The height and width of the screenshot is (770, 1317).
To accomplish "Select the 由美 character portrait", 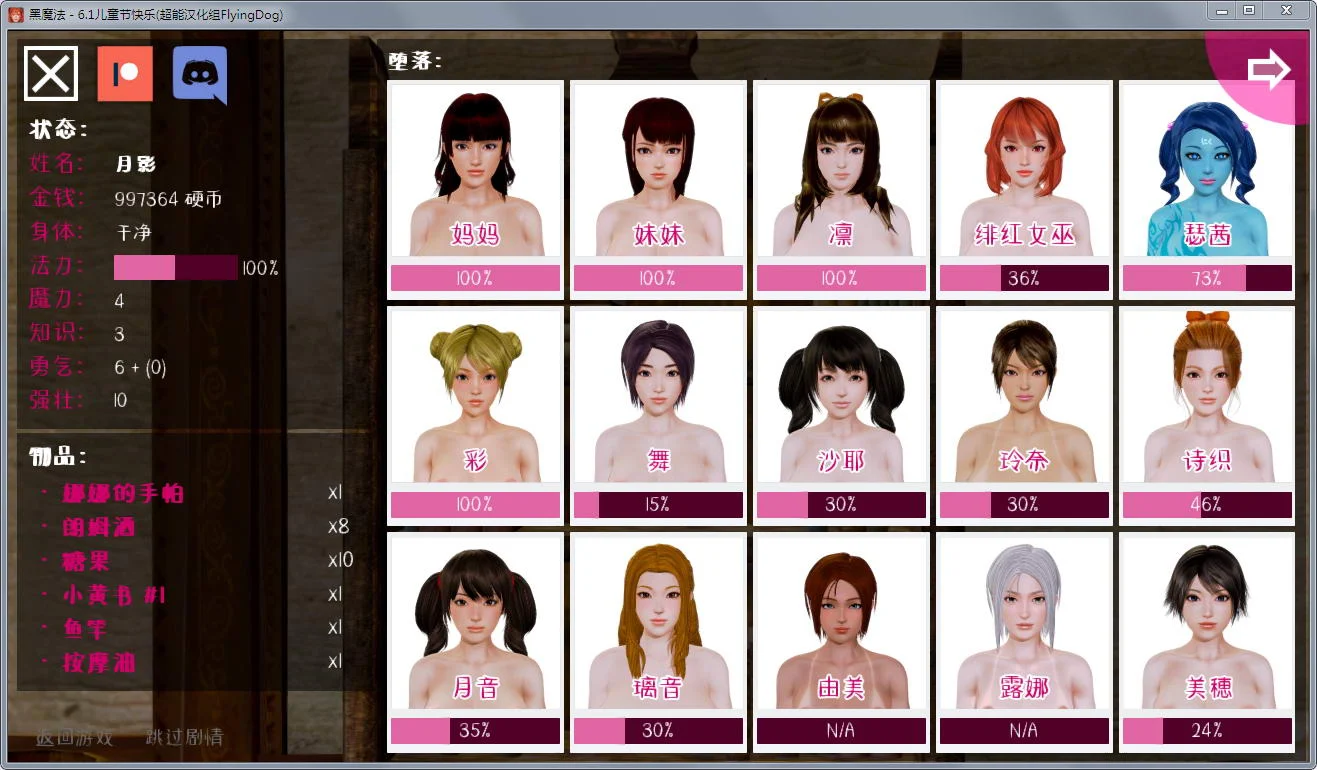I will coord(840,630).
